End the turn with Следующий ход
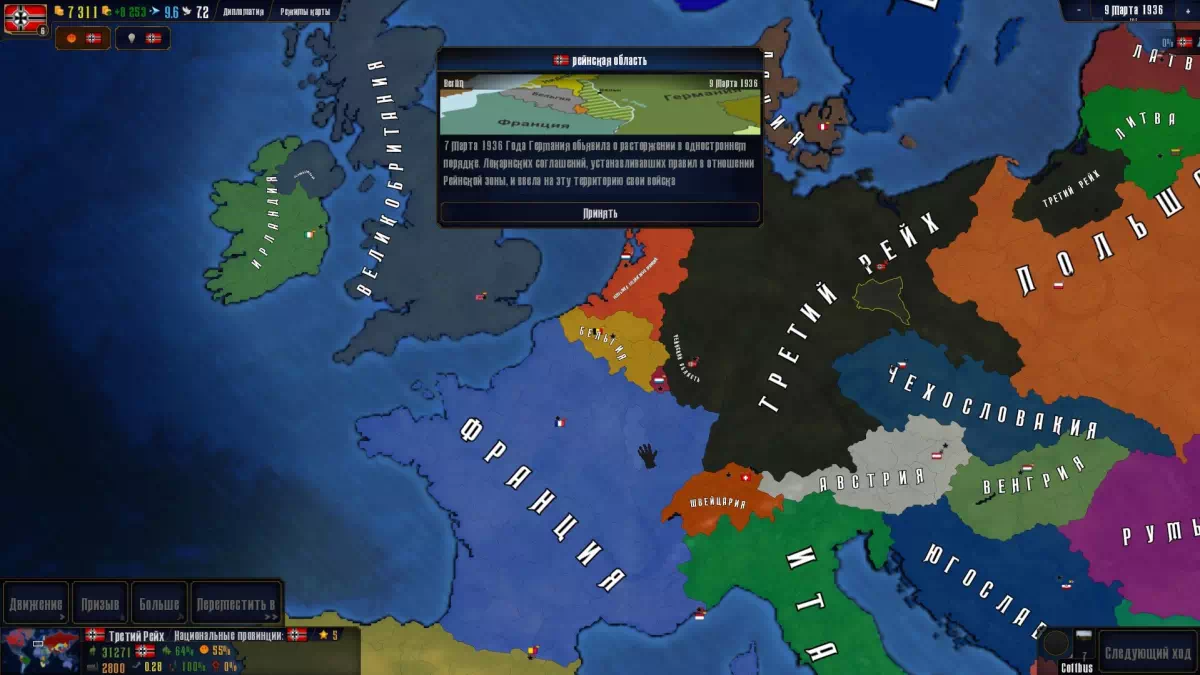The height and width of the screenshot is (675, 1200). [x=1148, y=652]
